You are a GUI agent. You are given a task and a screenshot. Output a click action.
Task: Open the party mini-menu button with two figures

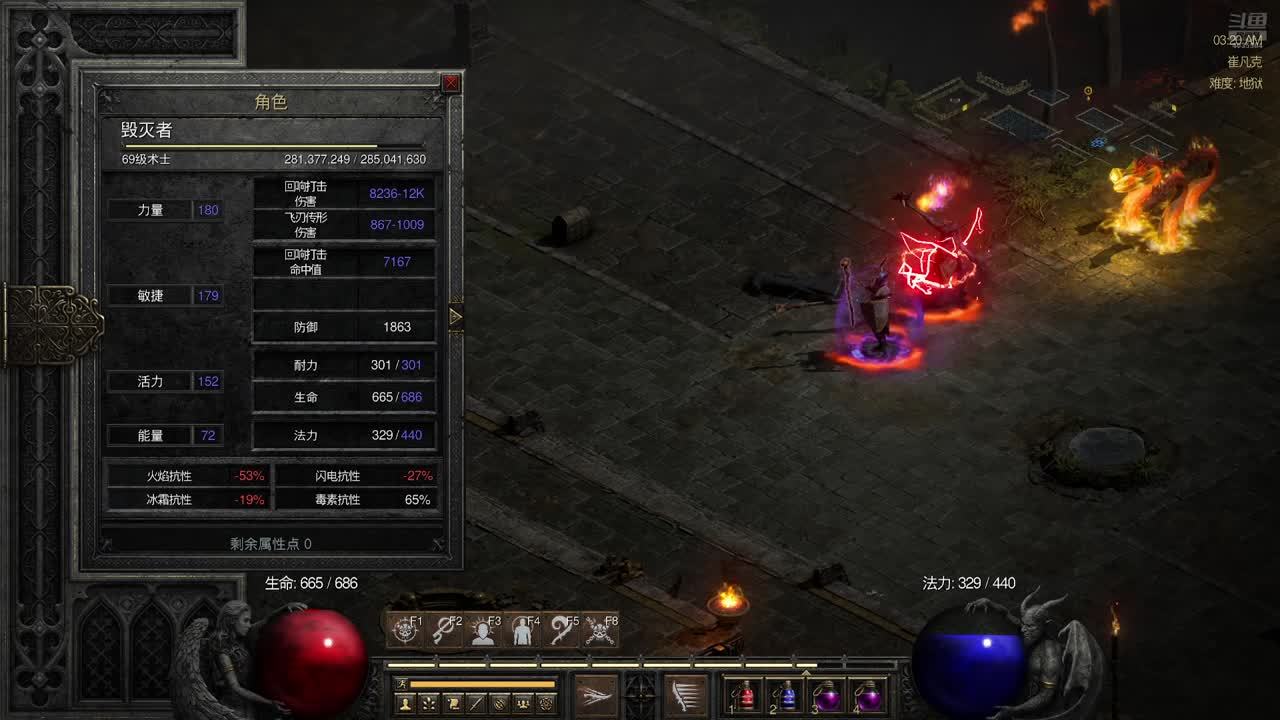click(x=522, y=704)
